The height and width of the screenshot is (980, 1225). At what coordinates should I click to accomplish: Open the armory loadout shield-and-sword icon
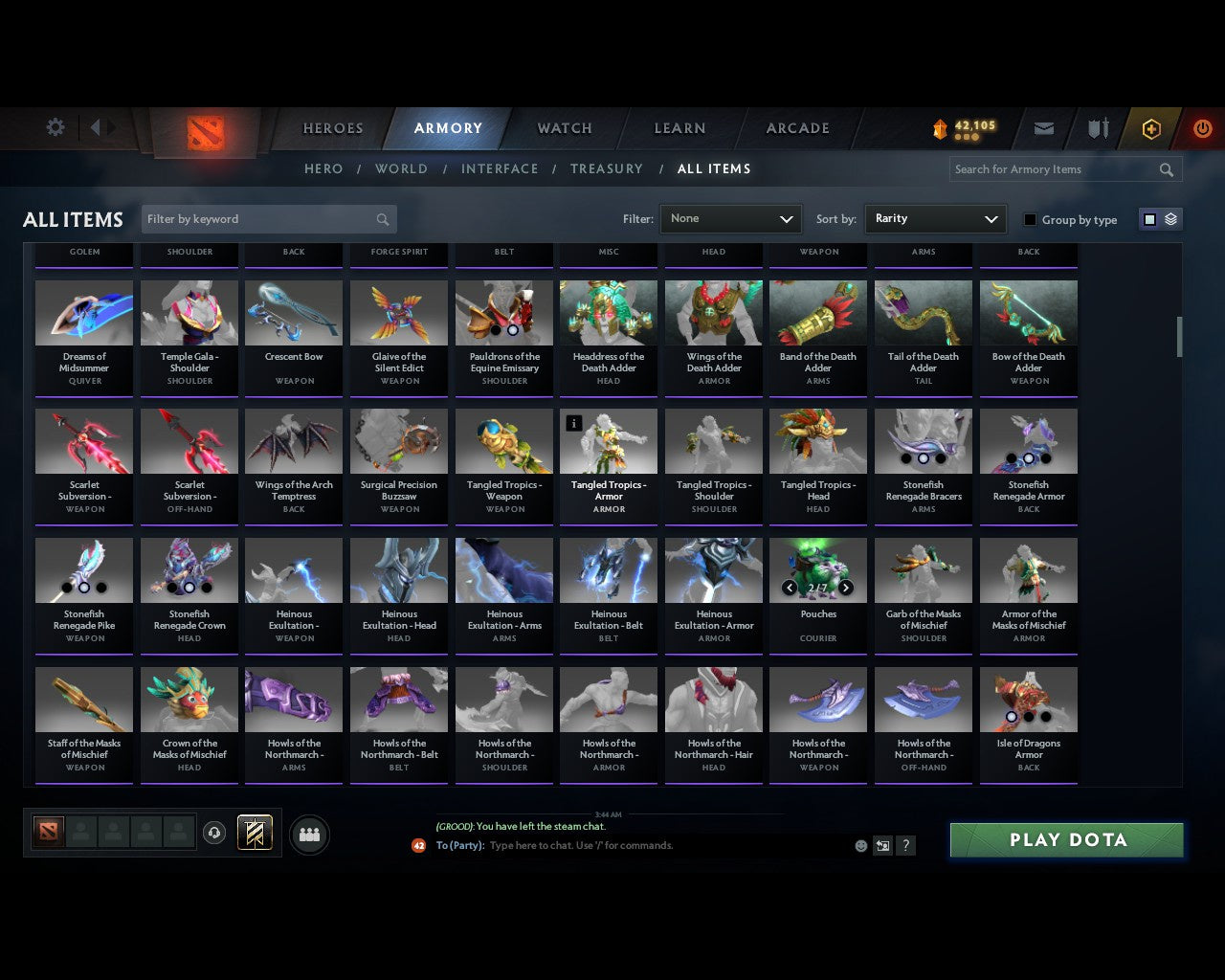coord(1097,127)
